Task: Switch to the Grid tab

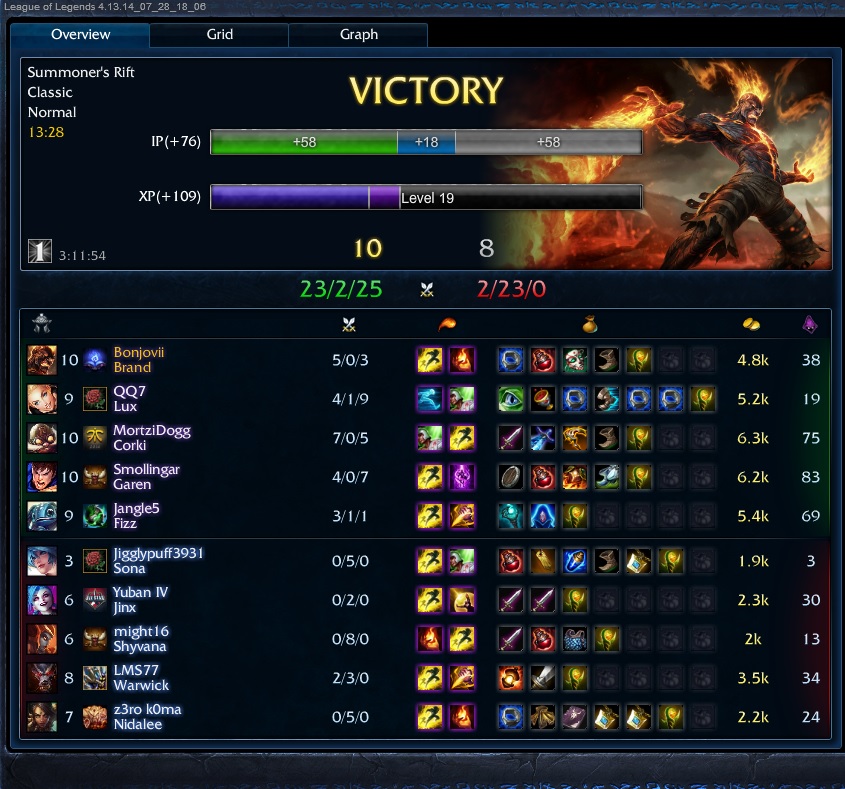Action: [220, 34]
